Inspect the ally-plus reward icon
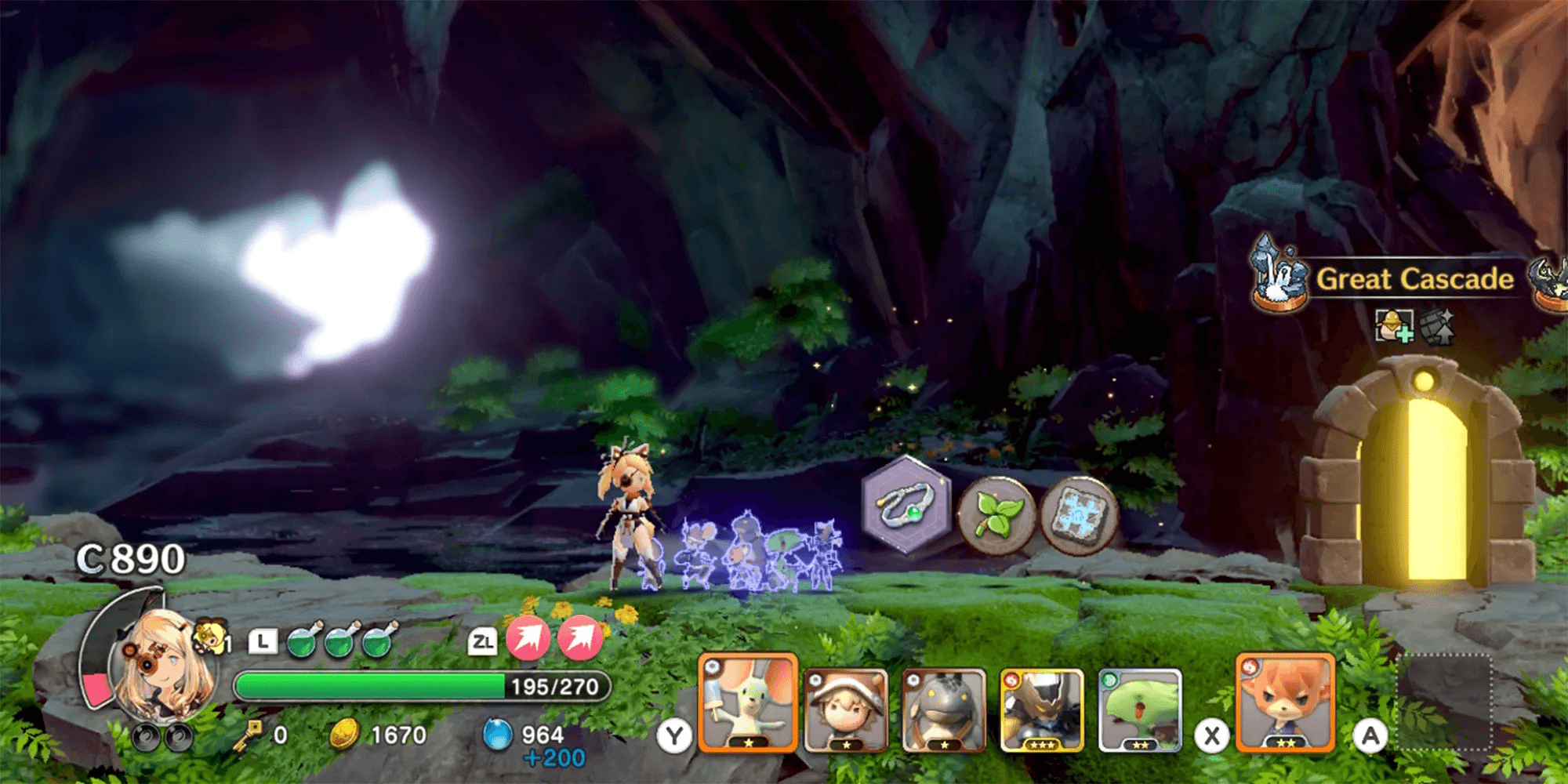This screenshot has width=1568, height=784. click(x=1394, y=325)
